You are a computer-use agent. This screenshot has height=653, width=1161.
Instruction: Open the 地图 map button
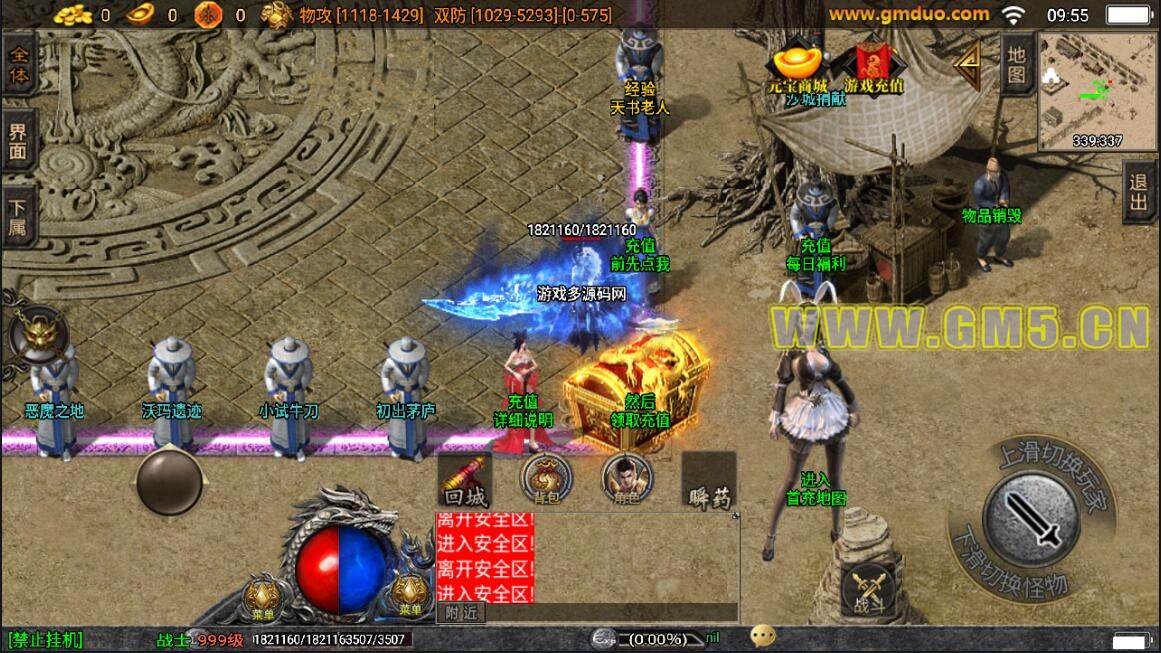1017,62
